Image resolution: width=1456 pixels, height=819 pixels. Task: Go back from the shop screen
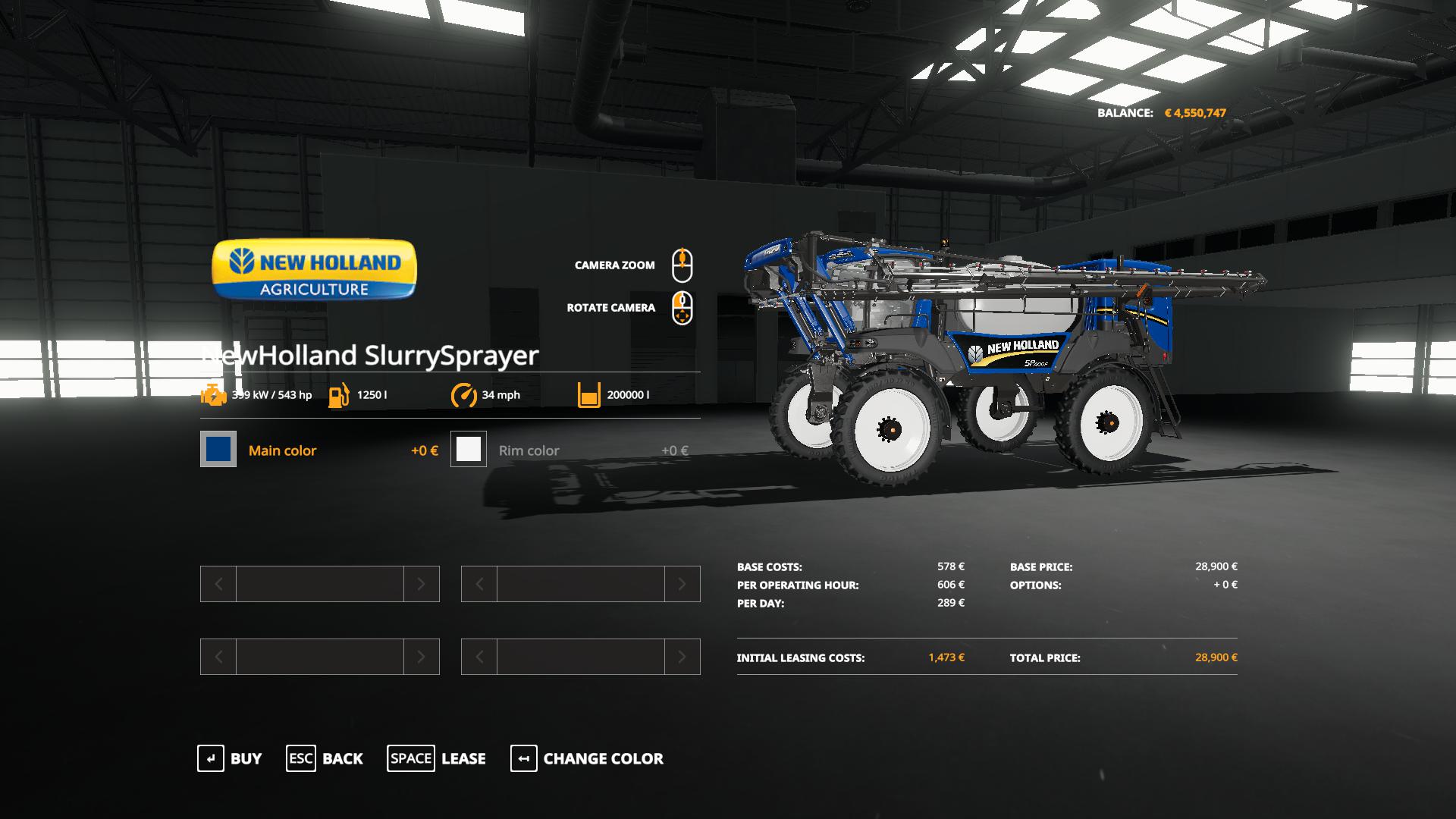[x=325, y=758]
